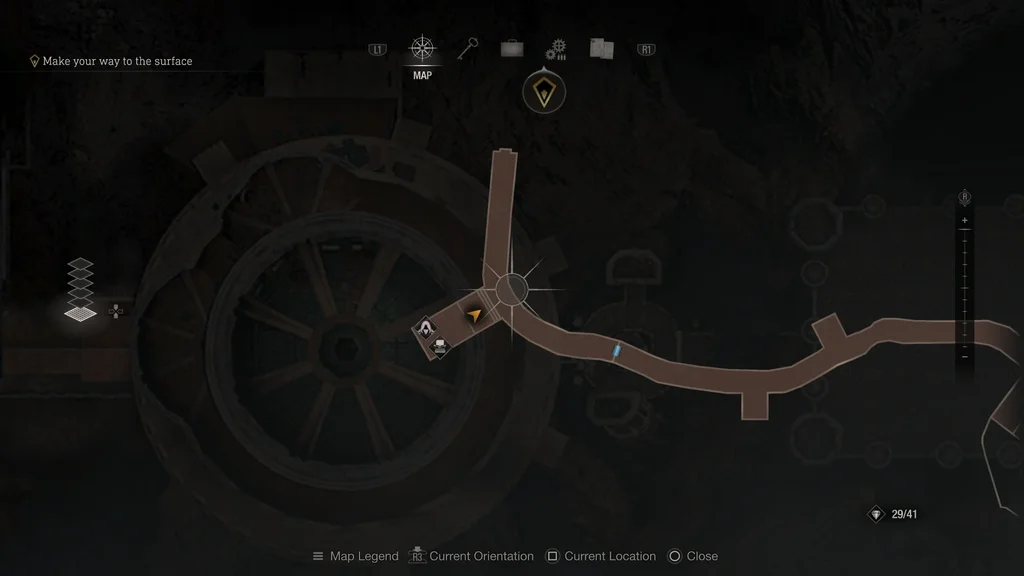Open the files documents tab
Screen dimensions: 1024x576
(x=601, y=49)
